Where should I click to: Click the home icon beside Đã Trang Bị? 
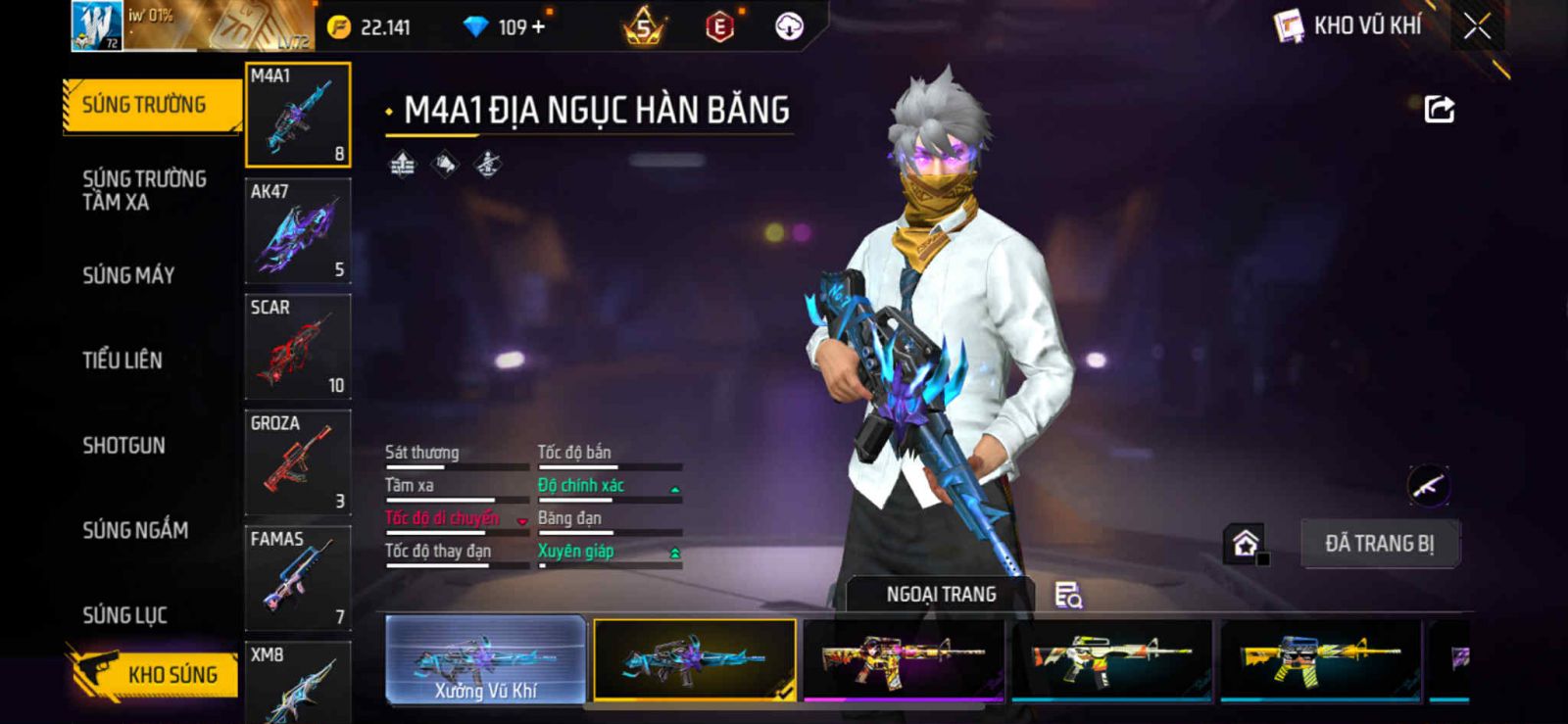(1246, 544)
